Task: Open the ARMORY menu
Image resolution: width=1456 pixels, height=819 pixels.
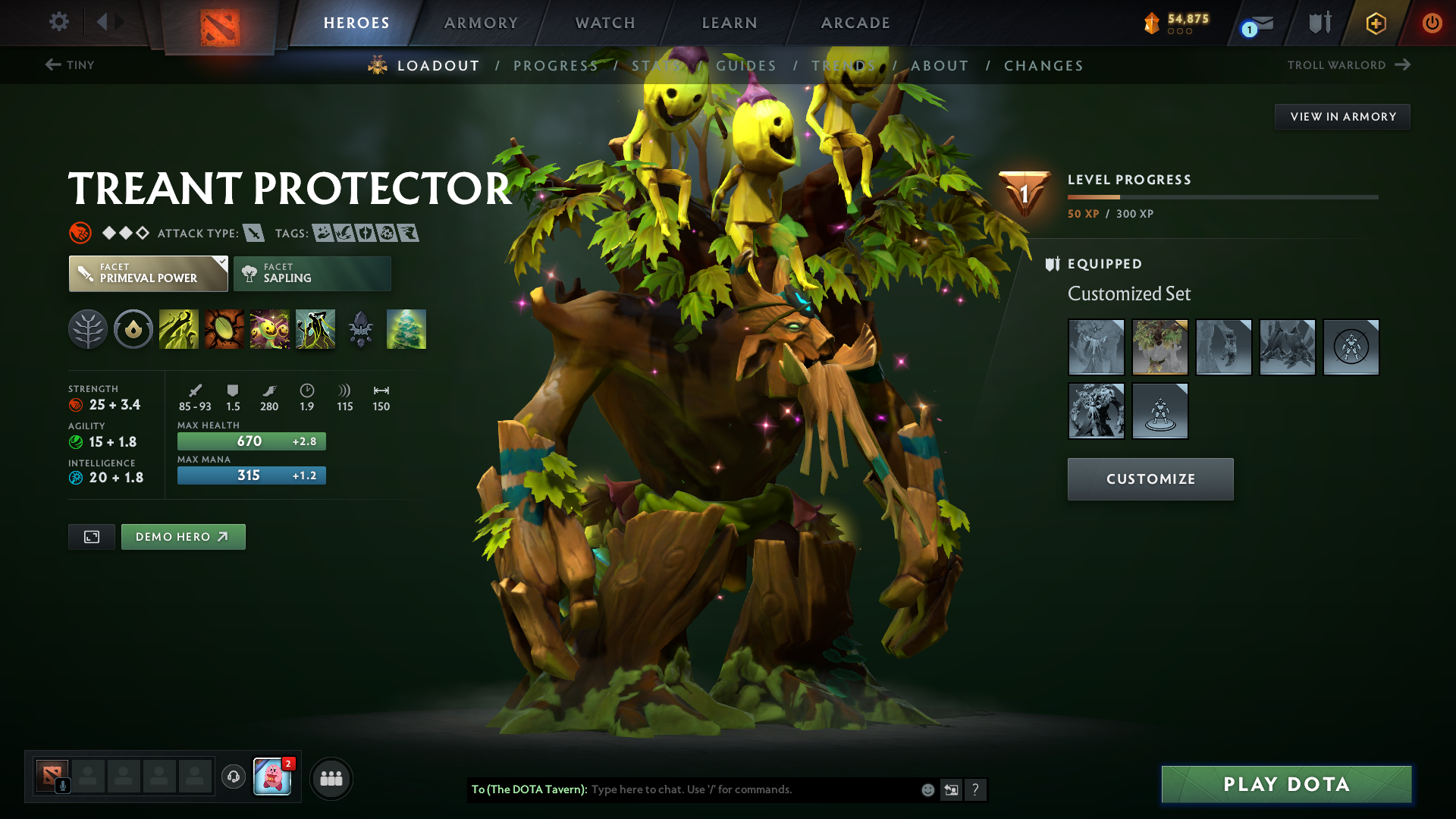Action: point(481,23)
